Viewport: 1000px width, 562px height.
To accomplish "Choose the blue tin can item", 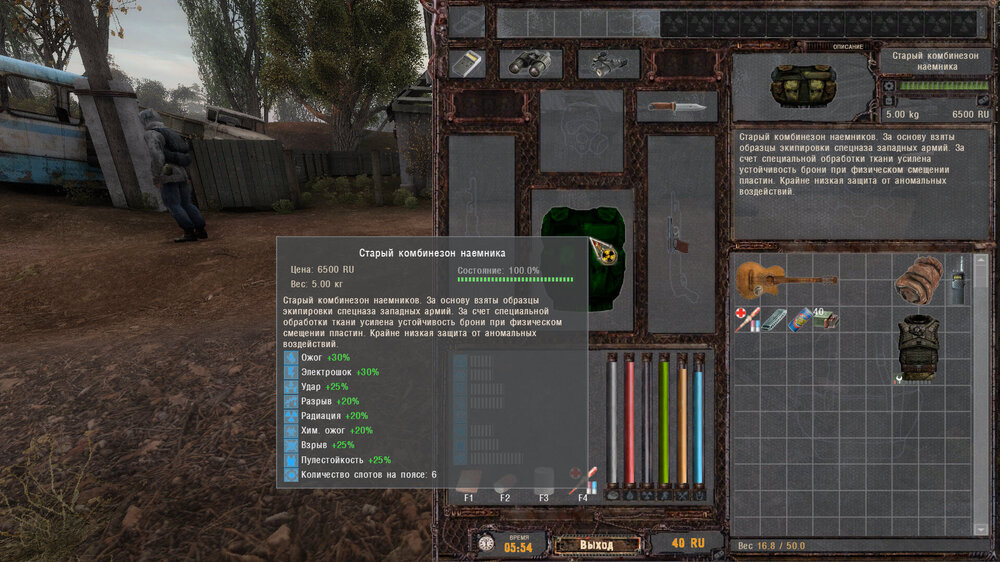I will point(801,320).
